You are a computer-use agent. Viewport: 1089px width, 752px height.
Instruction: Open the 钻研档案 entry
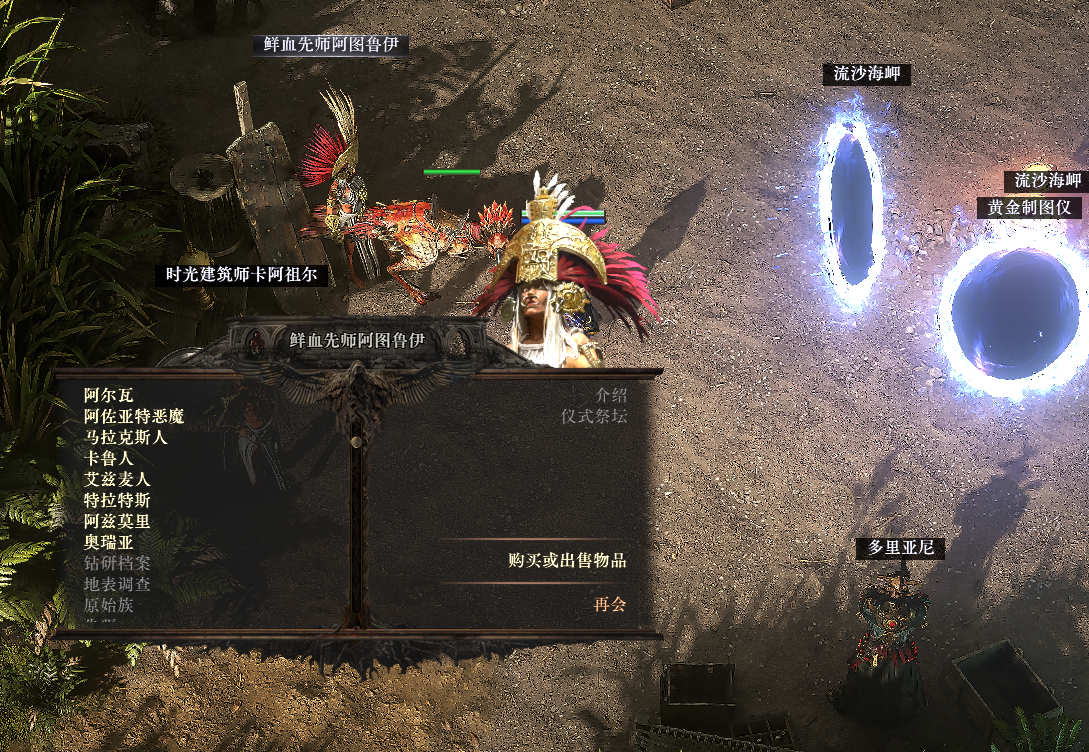tap(117, 563)
